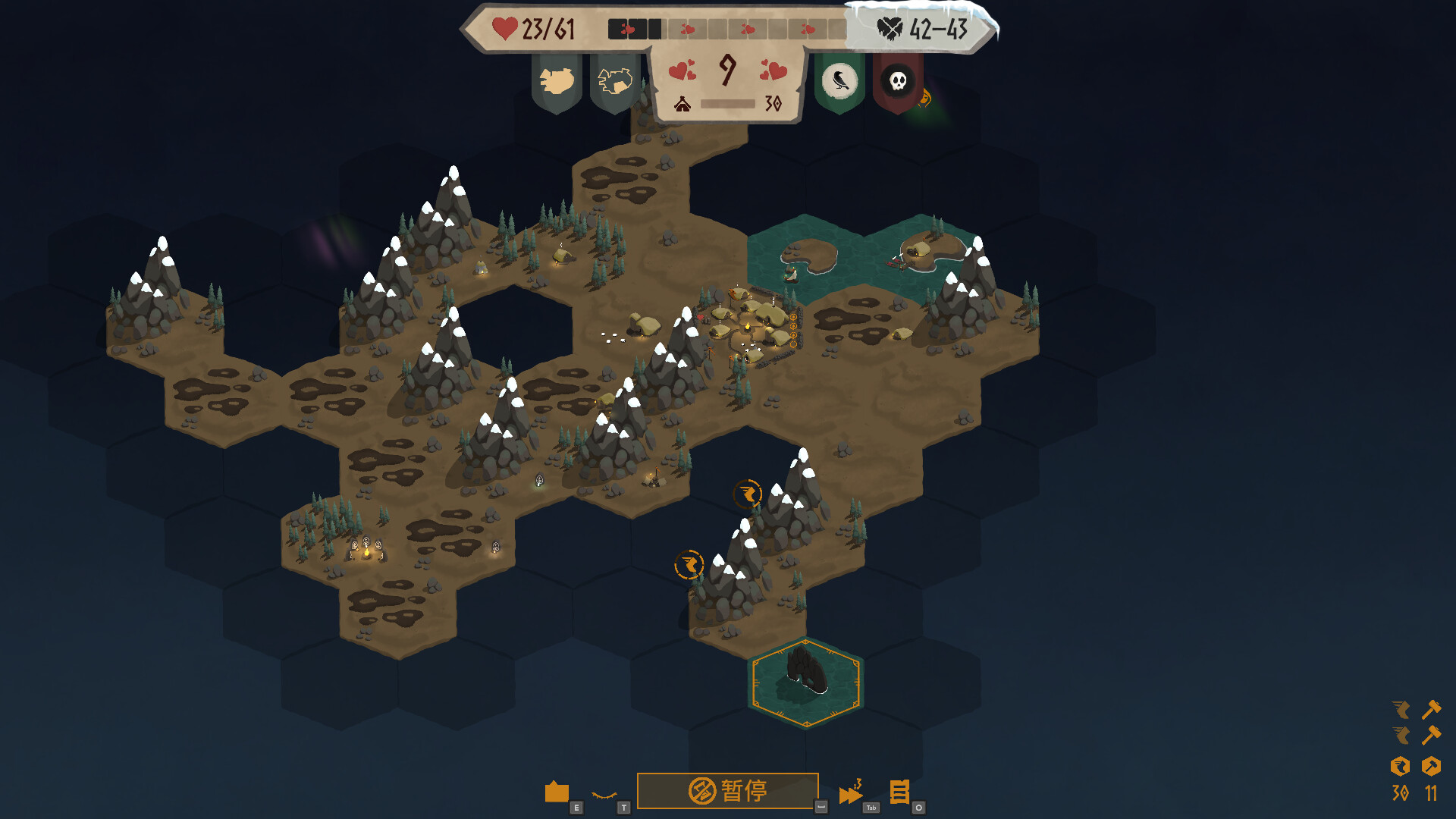Activate the x3 fast-forward speed

(x=851, y=793)
